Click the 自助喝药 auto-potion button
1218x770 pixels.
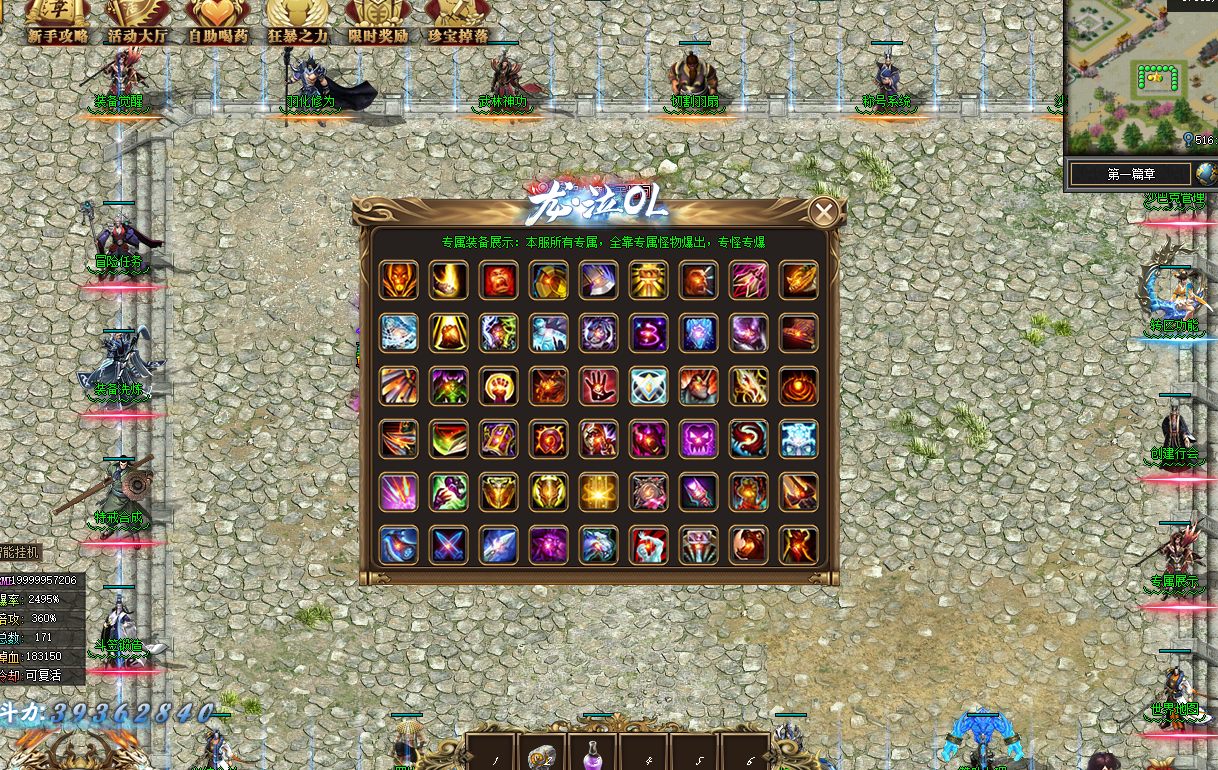pyautogui.click(x=217, y=23)
